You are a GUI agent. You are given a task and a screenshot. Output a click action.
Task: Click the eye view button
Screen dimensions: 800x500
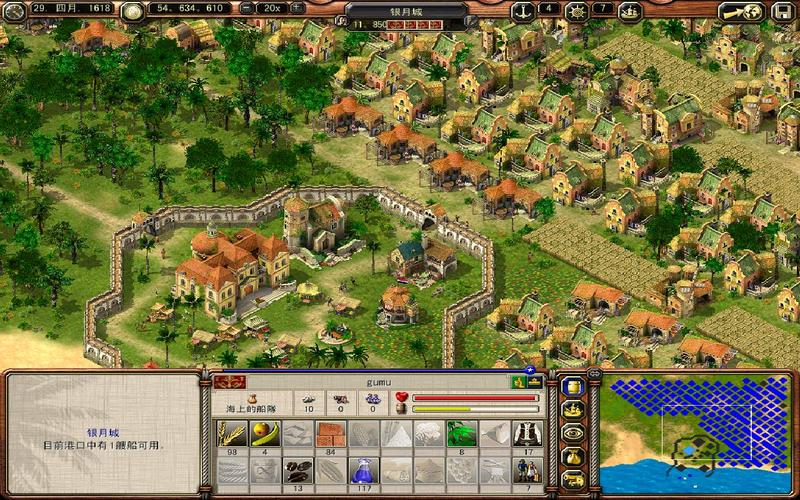coord(573,433)
